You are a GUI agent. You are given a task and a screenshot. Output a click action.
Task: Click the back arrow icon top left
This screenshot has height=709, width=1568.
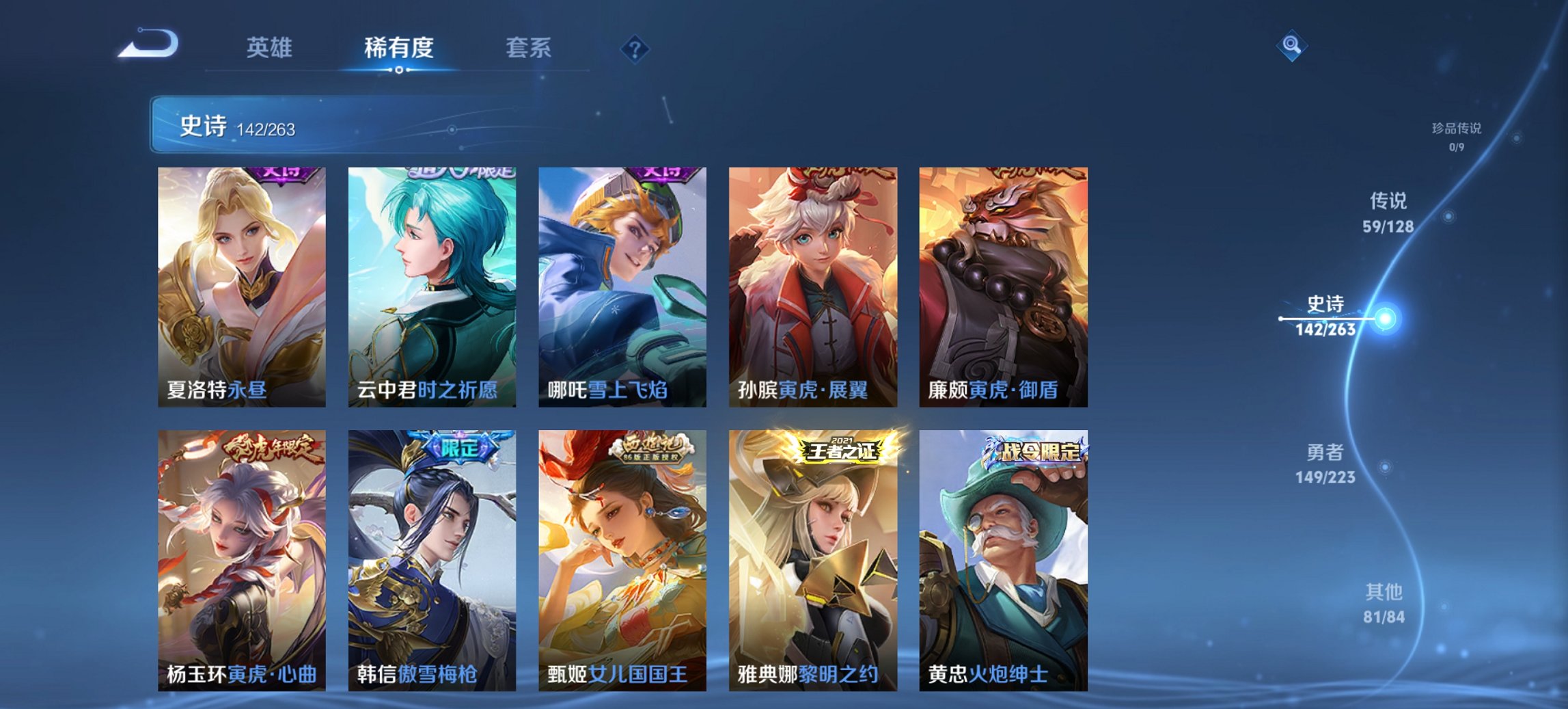click(x=147, y=45)
